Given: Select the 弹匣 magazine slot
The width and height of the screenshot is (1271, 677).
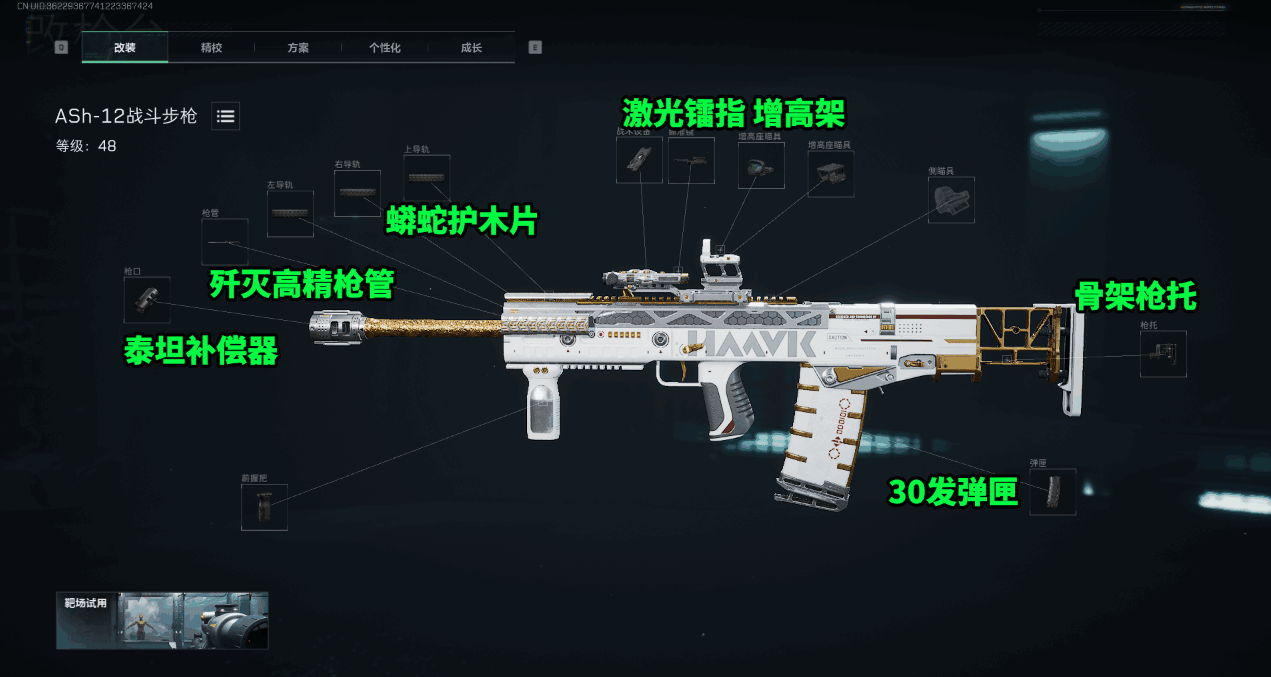Looking at the screenshot, I should click(x=1053, y=492).
